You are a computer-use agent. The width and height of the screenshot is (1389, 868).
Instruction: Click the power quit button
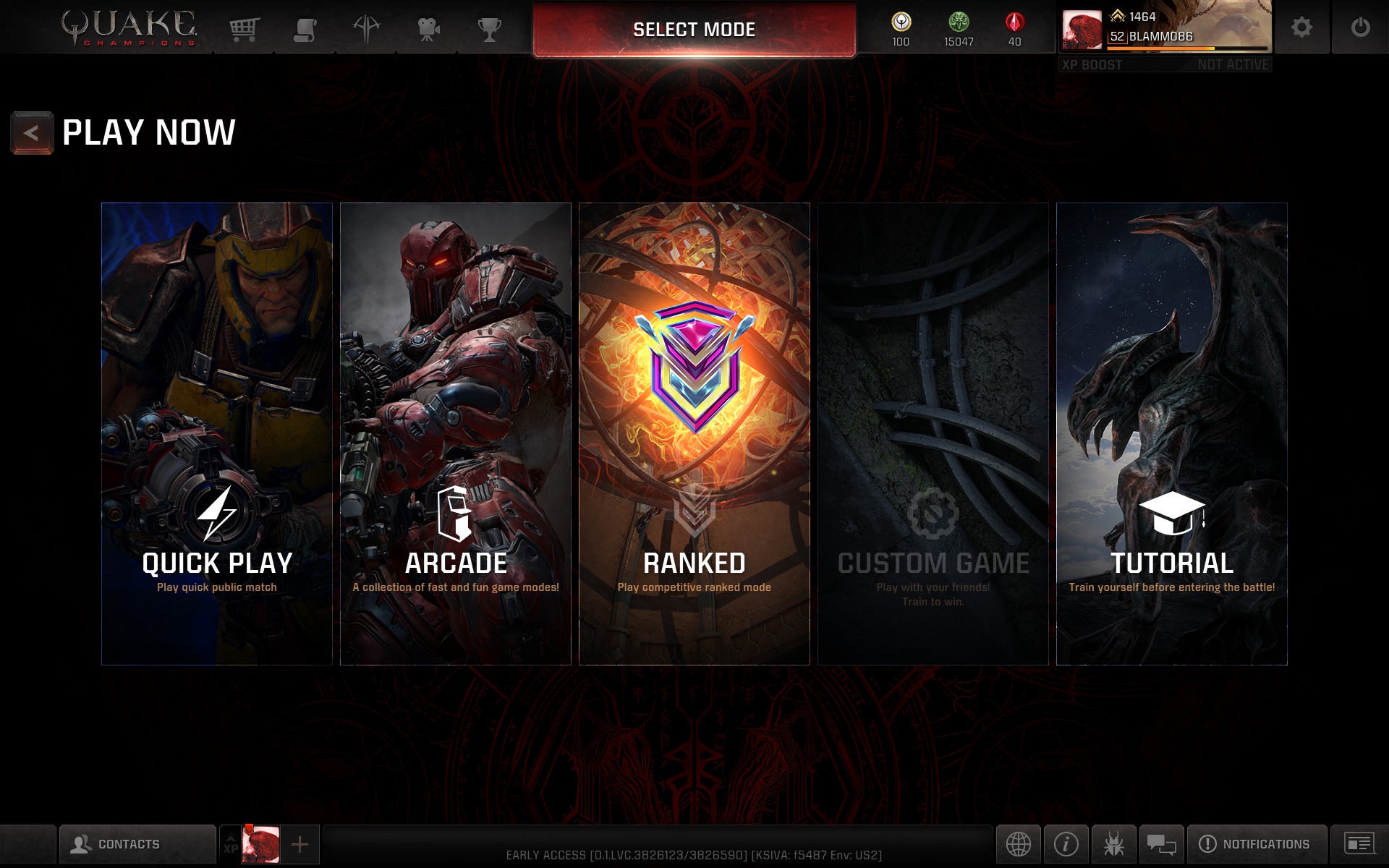pos(1360,27)
